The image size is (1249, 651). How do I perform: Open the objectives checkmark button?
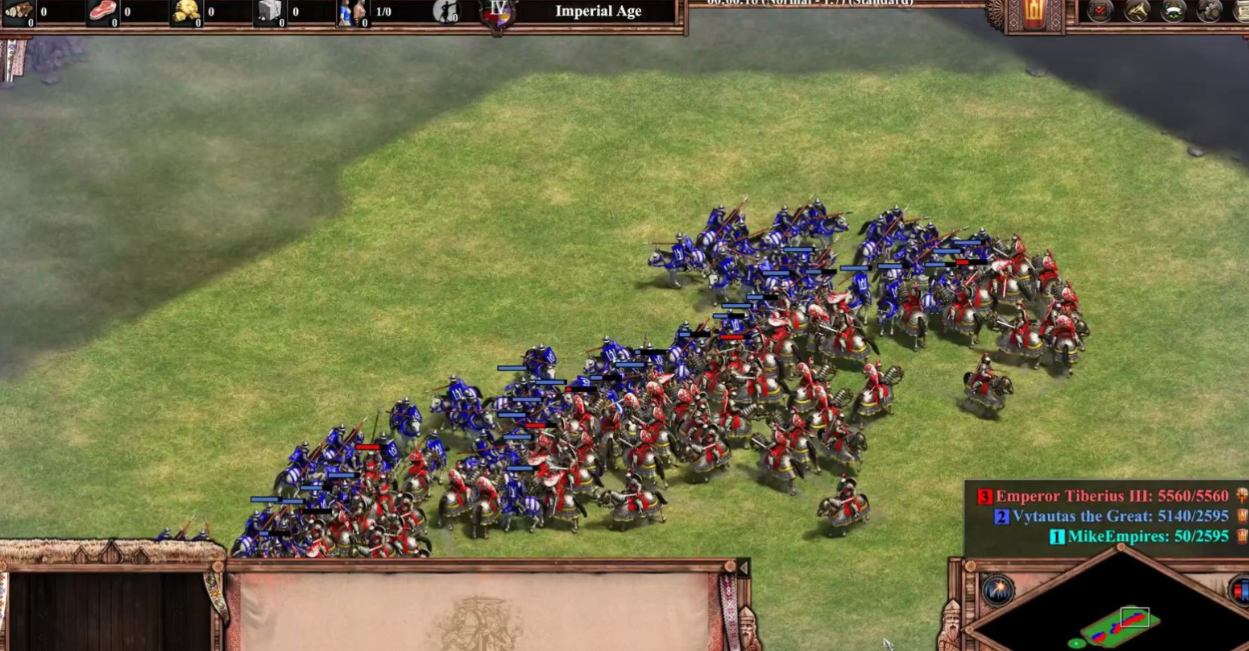coord(1100,11)
